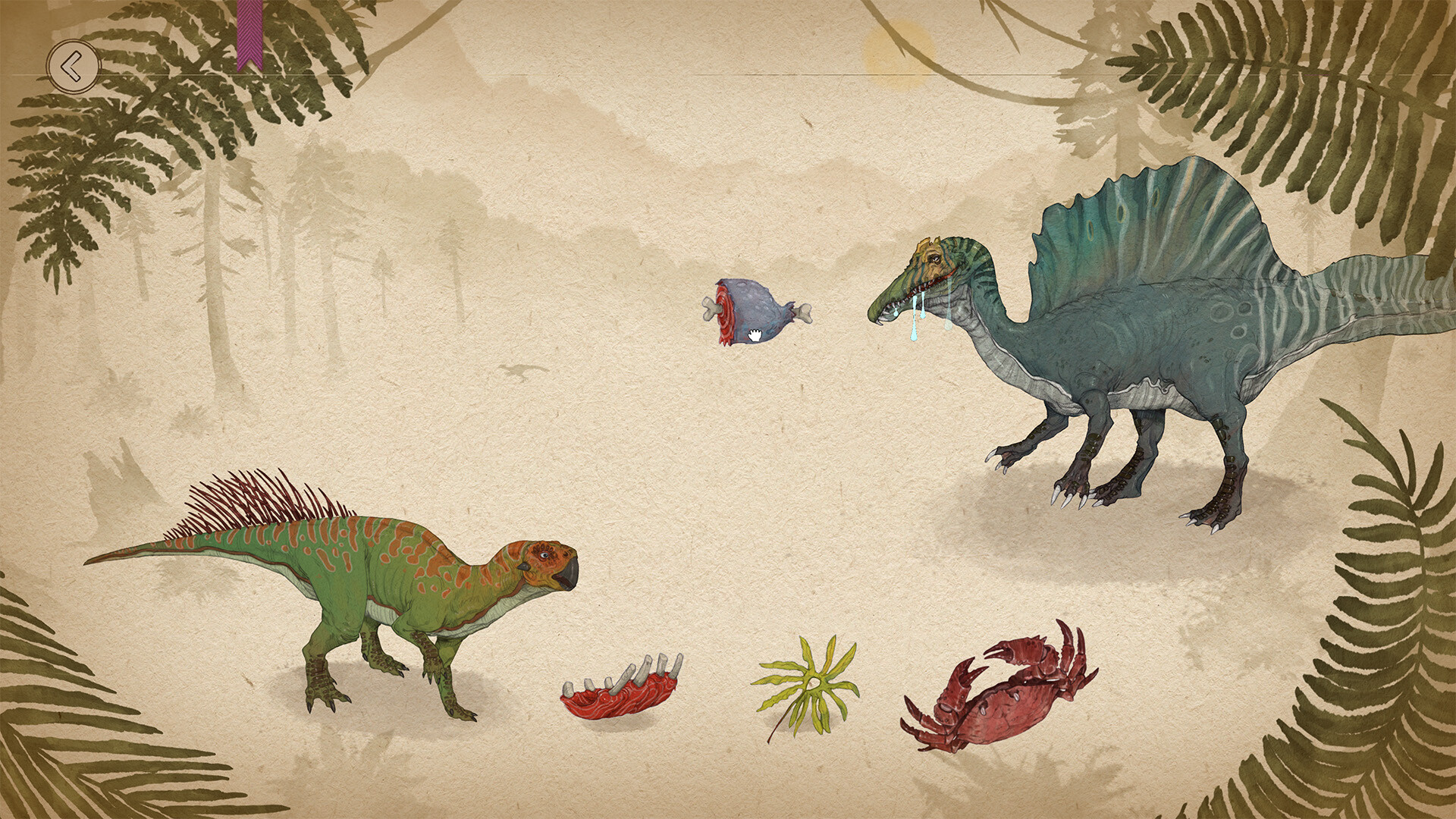Click the back arrow button
Screen dimensions: 1456x819
73,65
